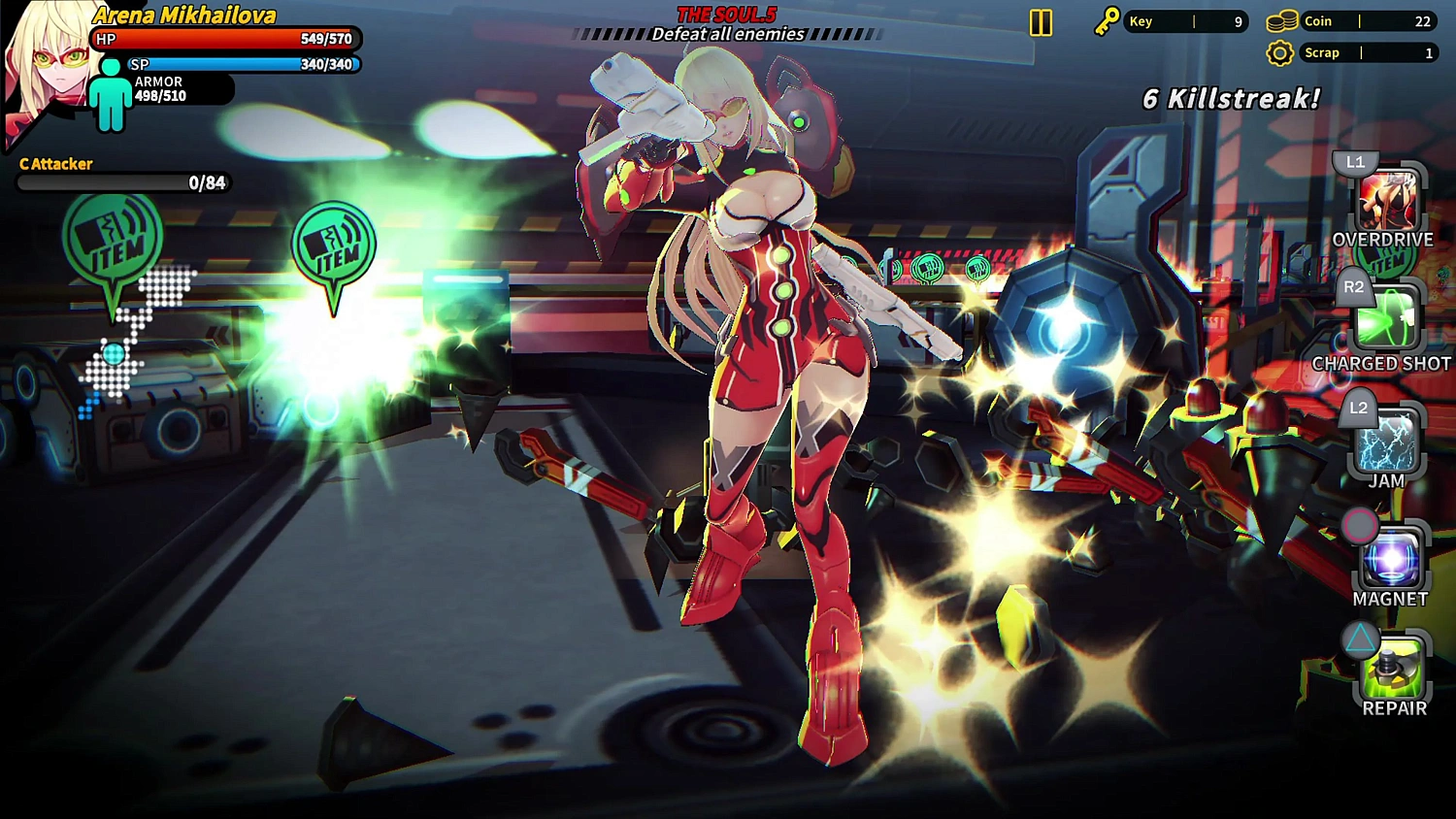
Task: Click the 6 Killstreak notification
Action: tap(1230, 98)
